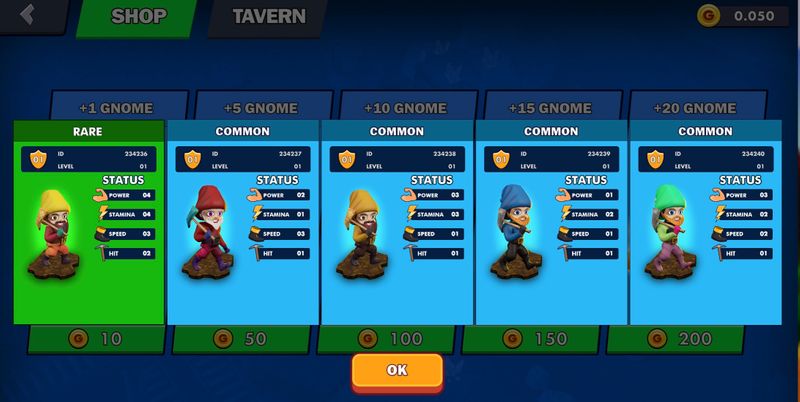Purchase the 50 gold gnome pack

242,339
